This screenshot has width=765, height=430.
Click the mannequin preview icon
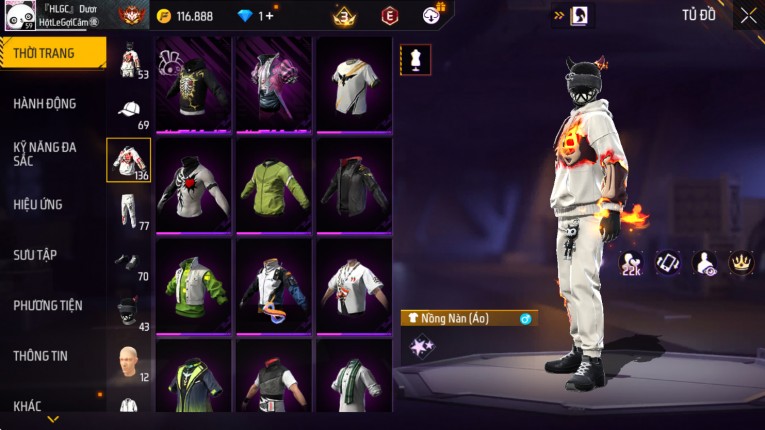pos(415,59)
